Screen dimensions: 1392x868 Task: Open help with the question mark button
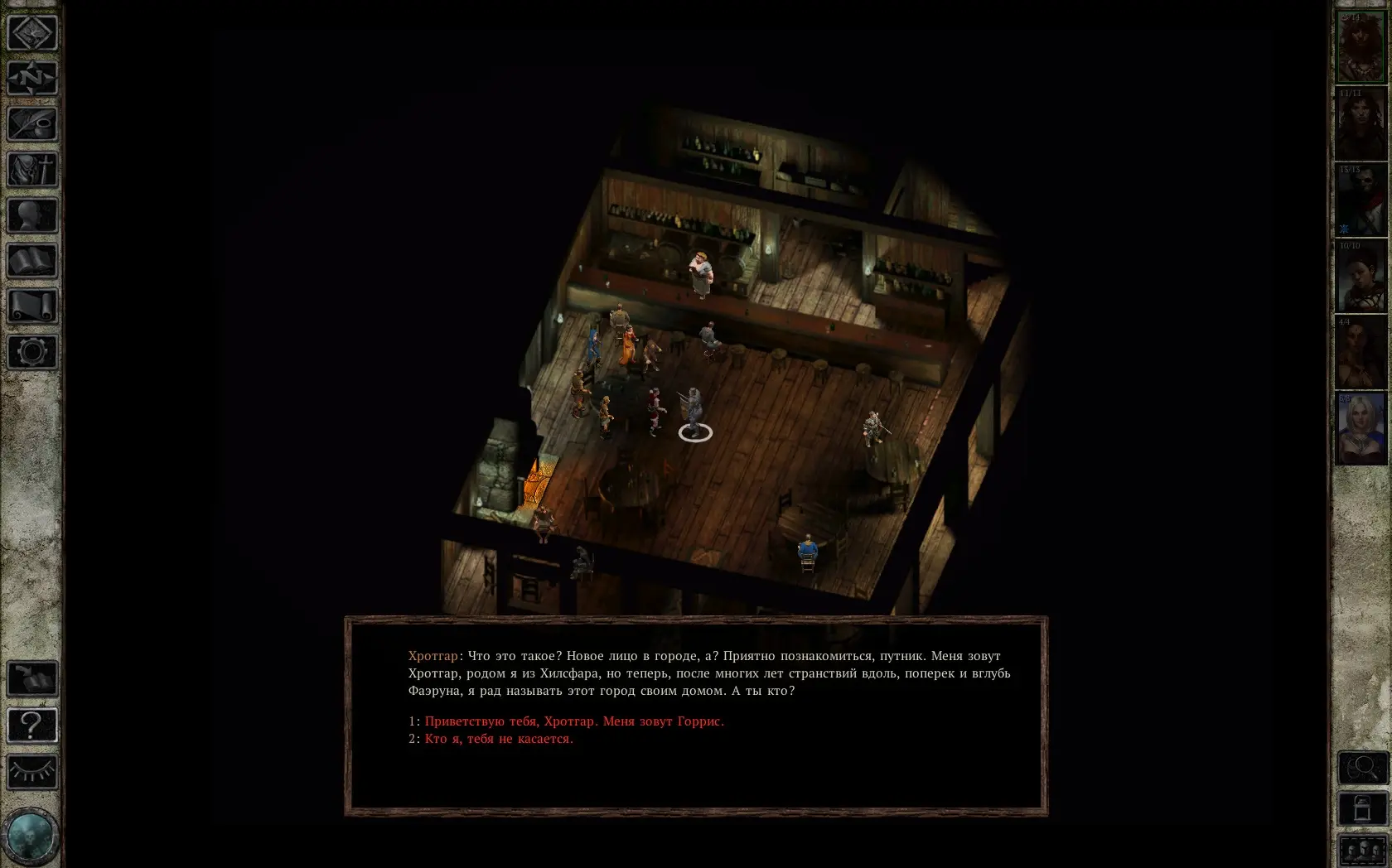click(x=32, y=726)
